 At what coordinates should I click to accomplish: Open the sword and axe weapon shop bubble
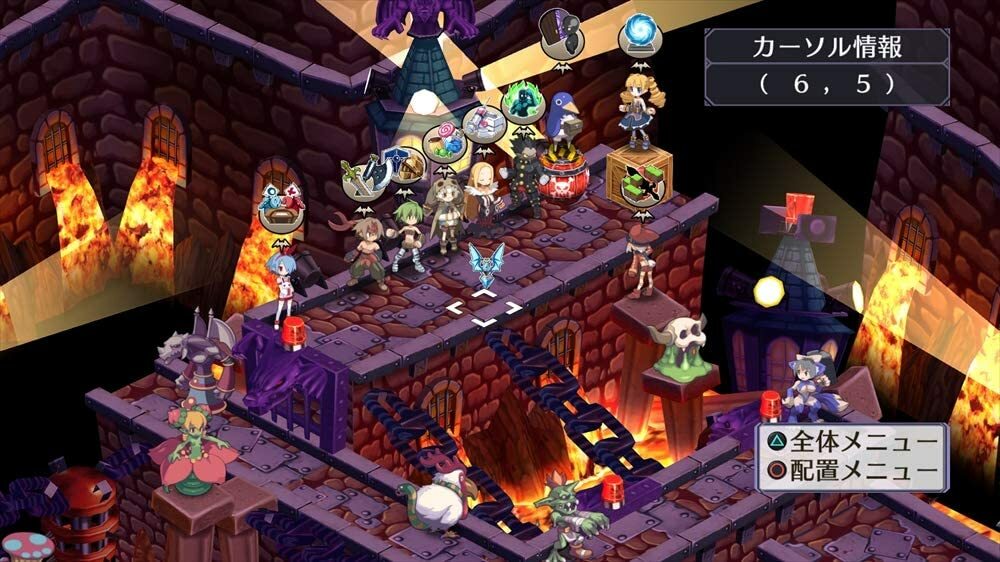click(x=361, y=180)
